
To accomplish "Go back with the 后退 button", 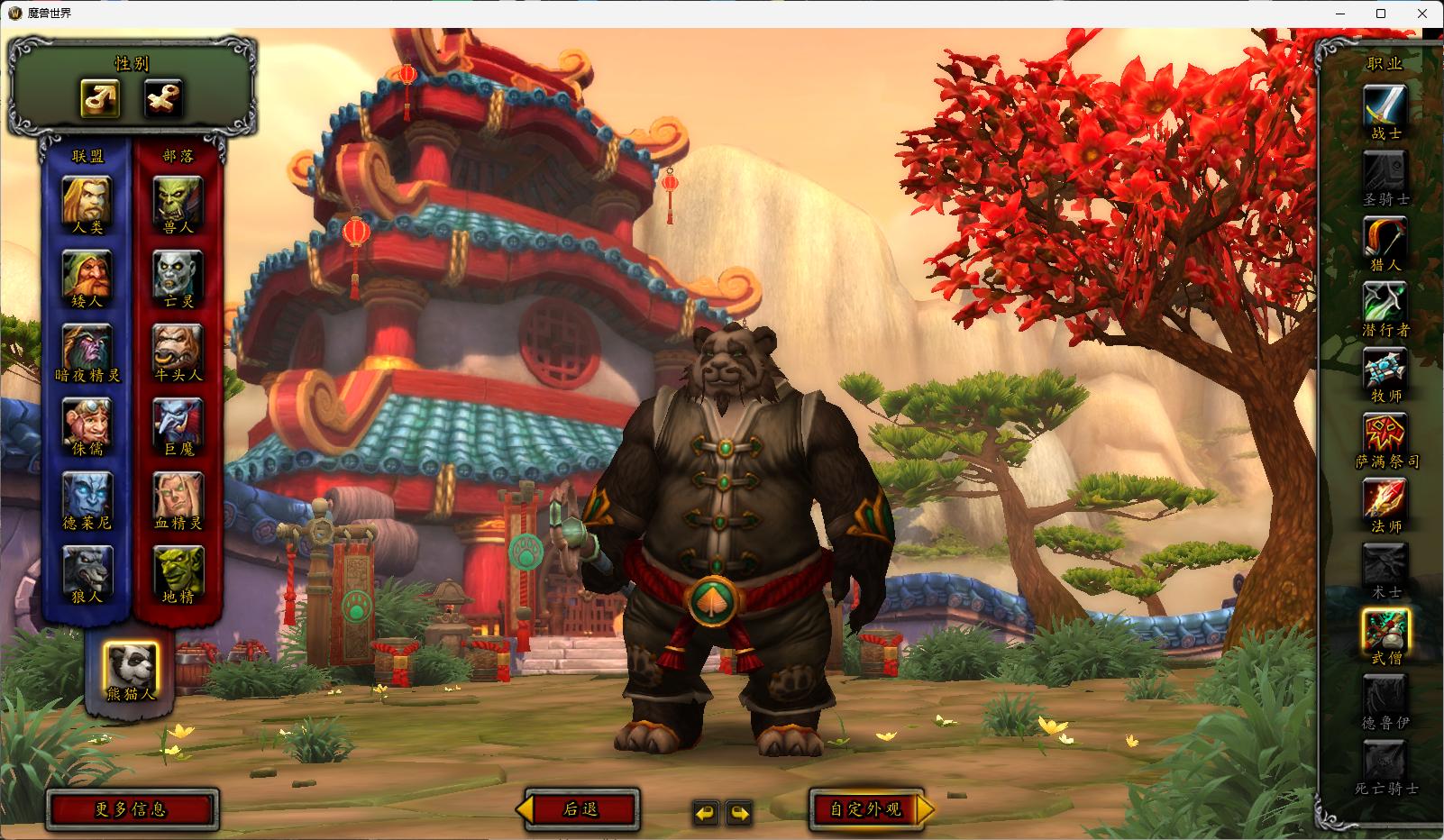I will click(x=581, y=809).
